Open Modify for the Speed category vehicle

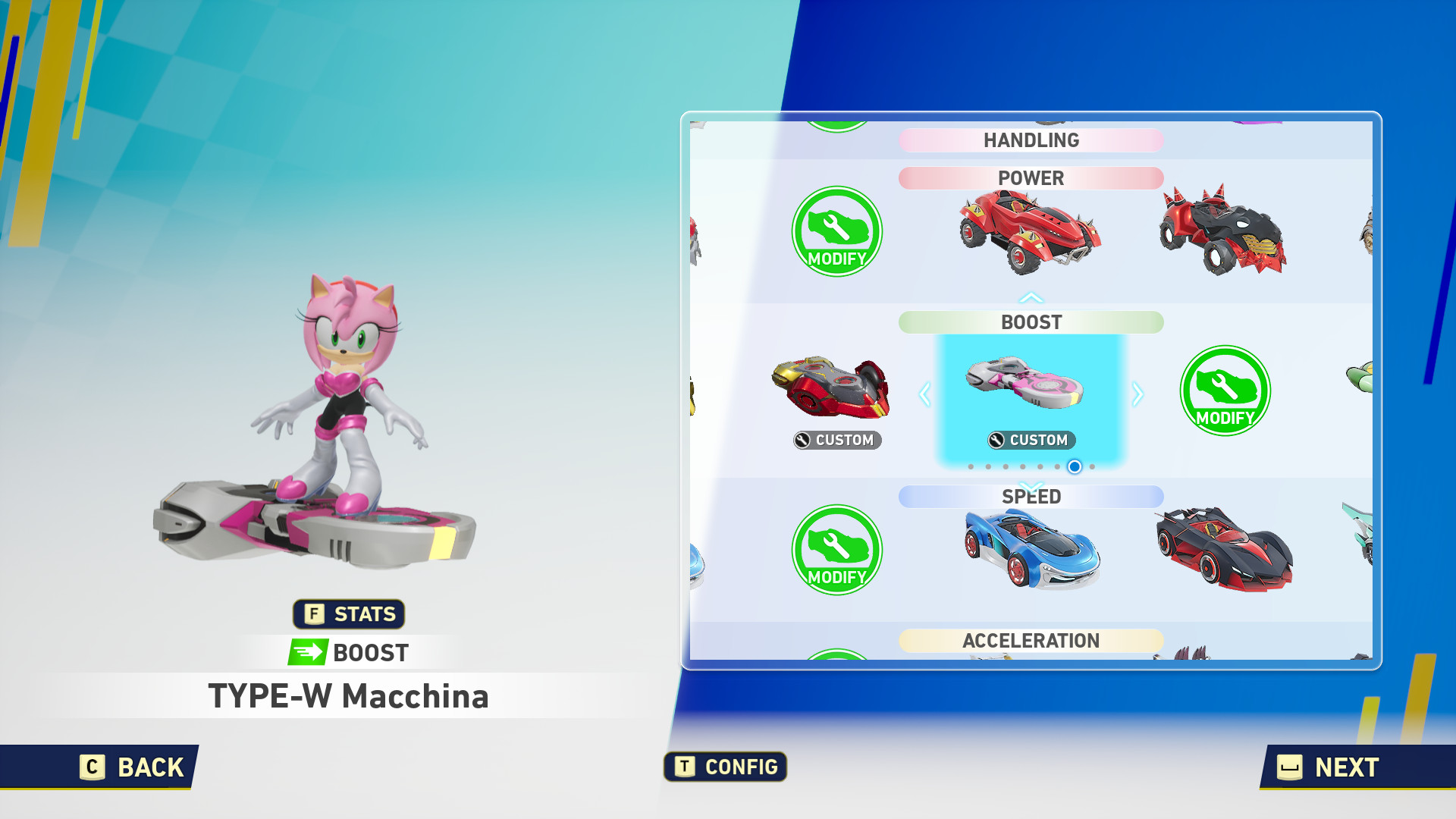click(836, 551)
